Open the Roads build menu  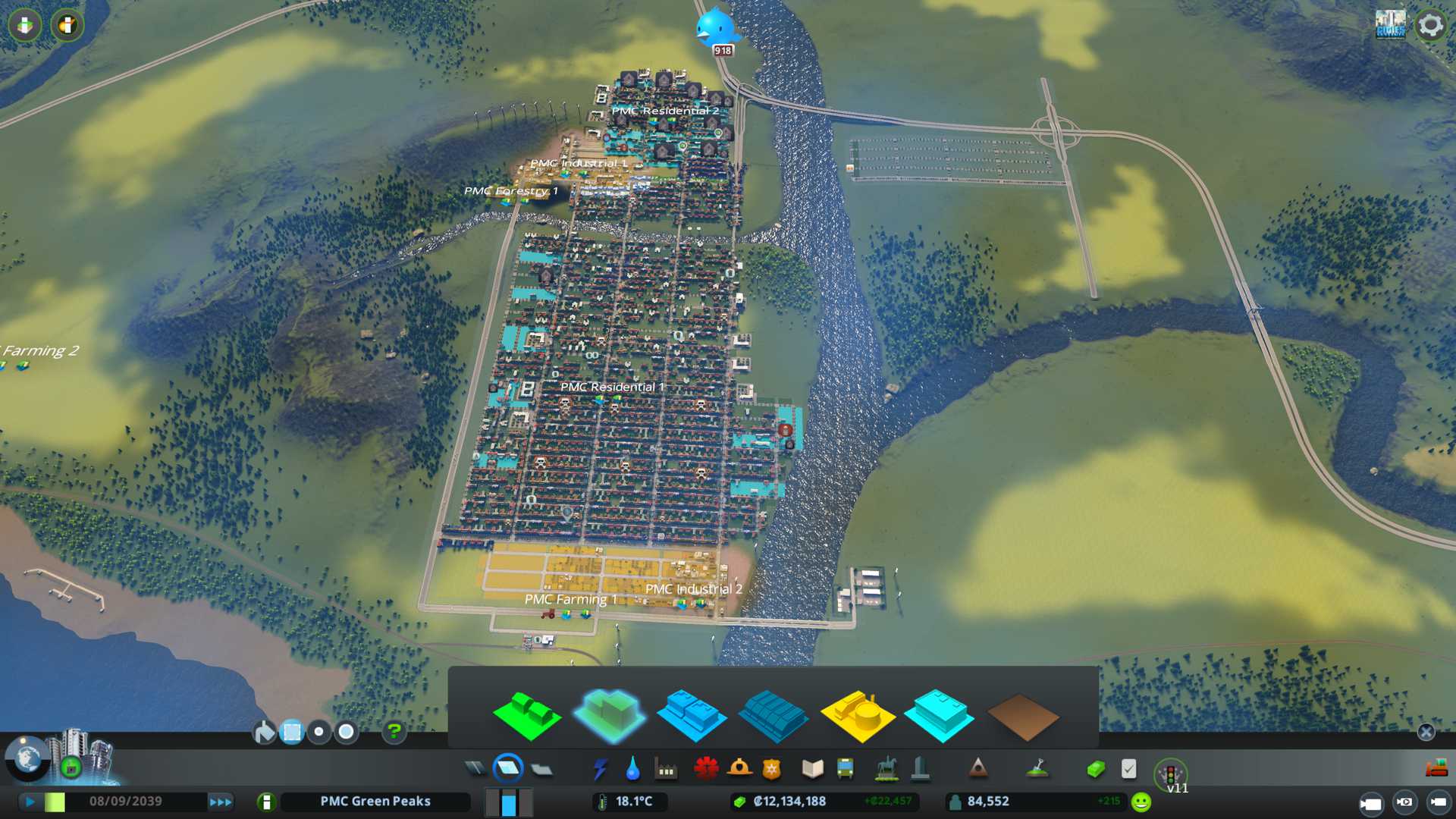click(475, 770)
